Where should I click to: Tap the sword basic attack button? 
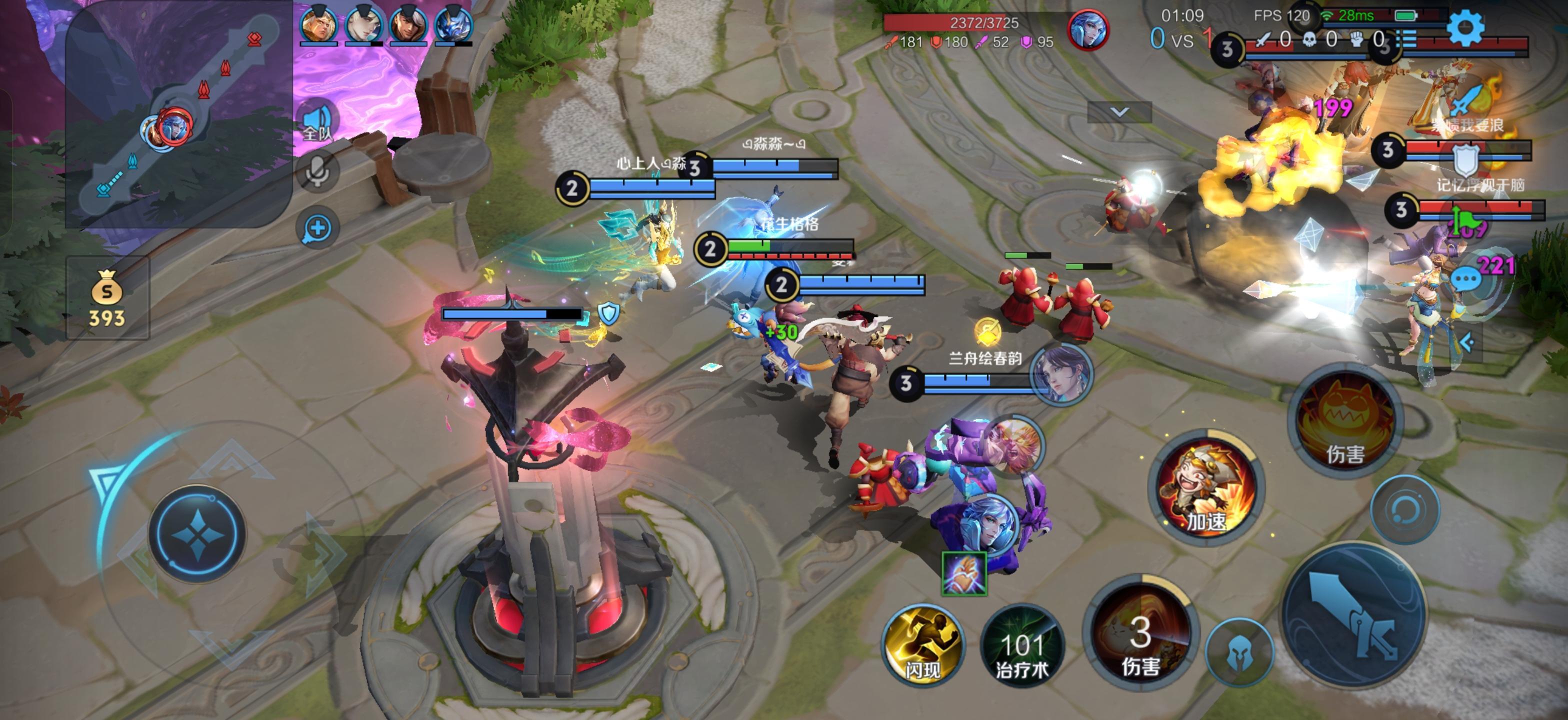(x=1353, y=614)
